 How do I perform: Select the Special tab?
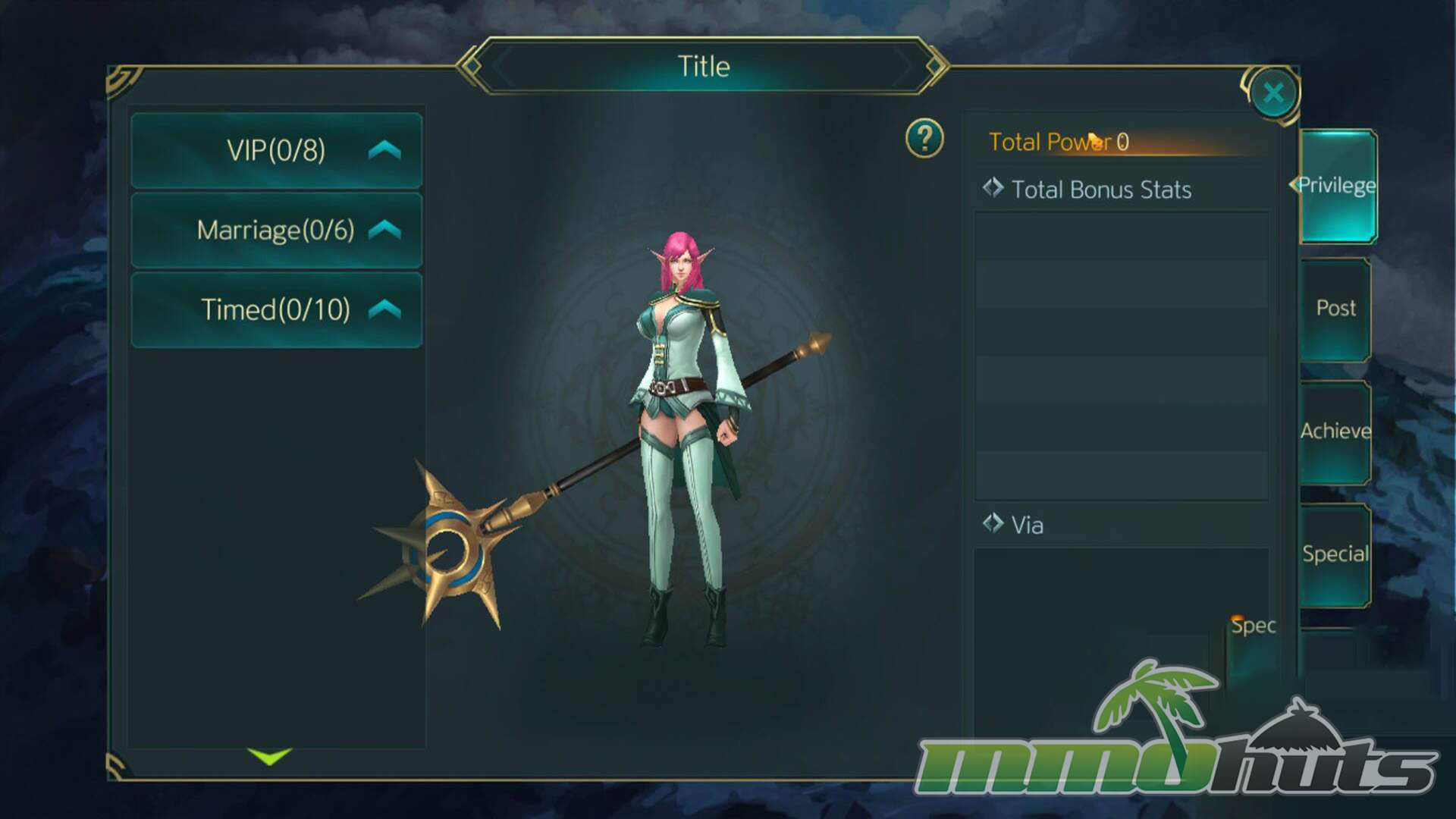tap(1335, 554)
